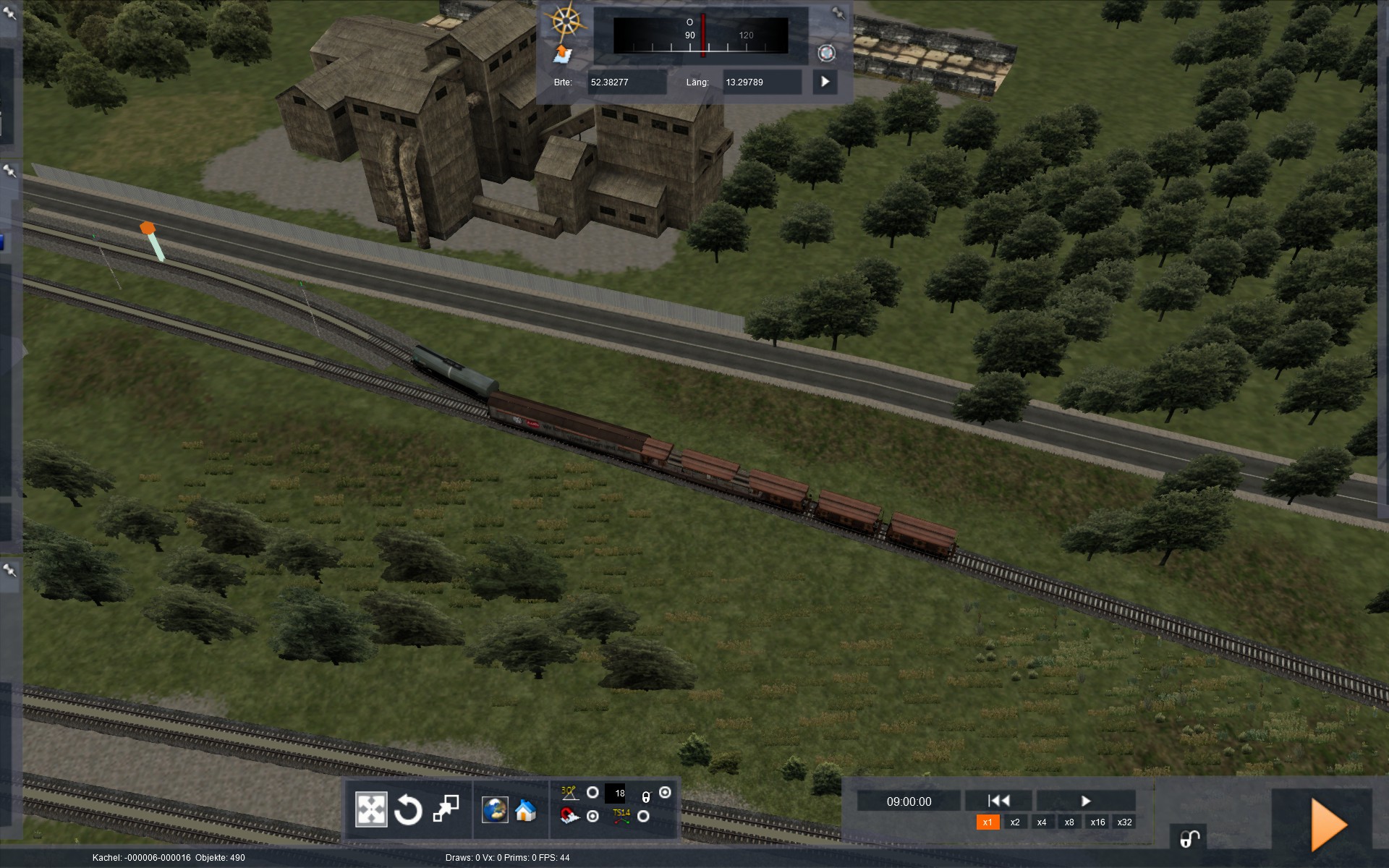Toggle the mouse lock option in toolbar

point(665,793)
